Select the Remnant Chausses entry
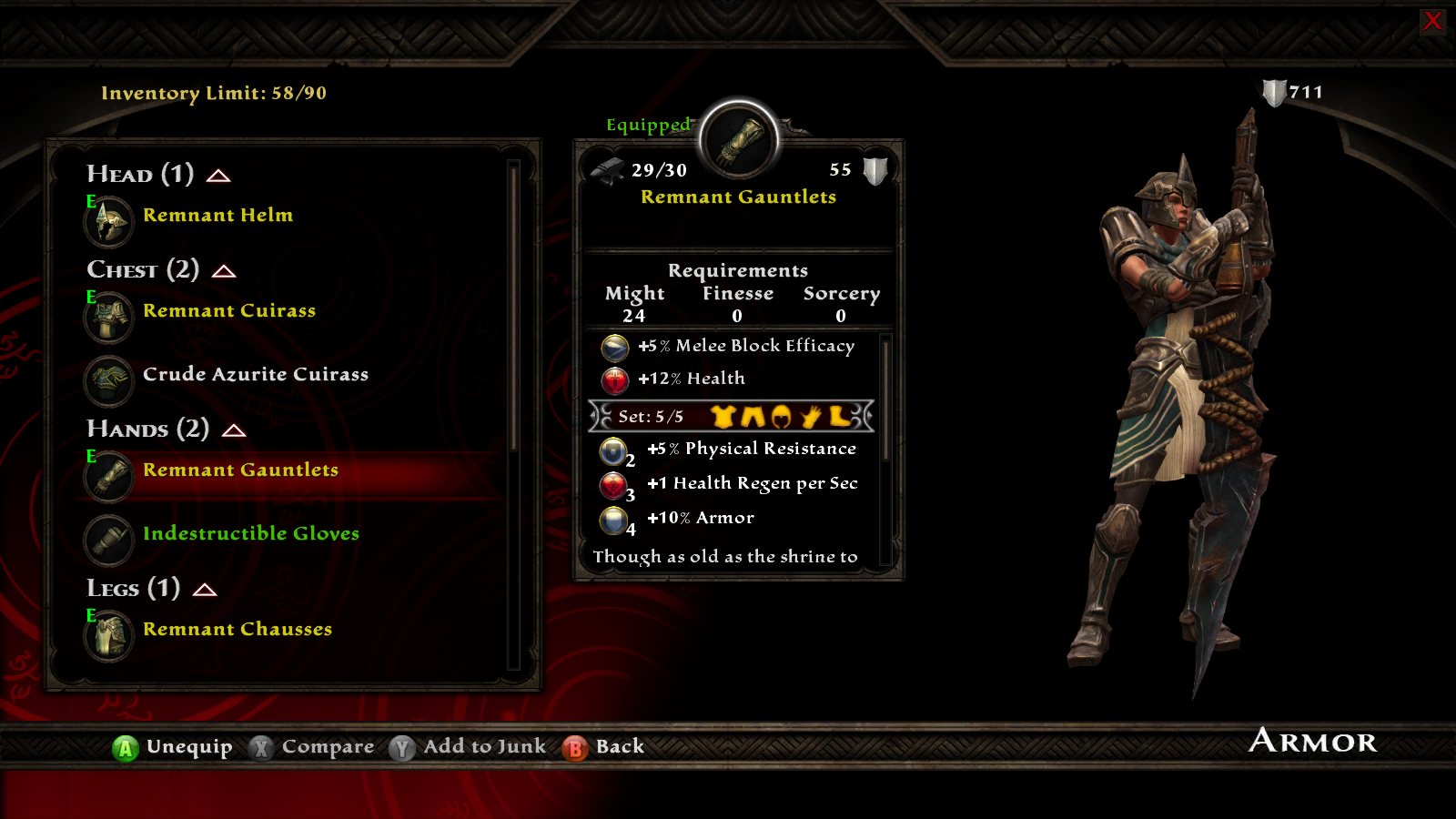 coord(237,630)
